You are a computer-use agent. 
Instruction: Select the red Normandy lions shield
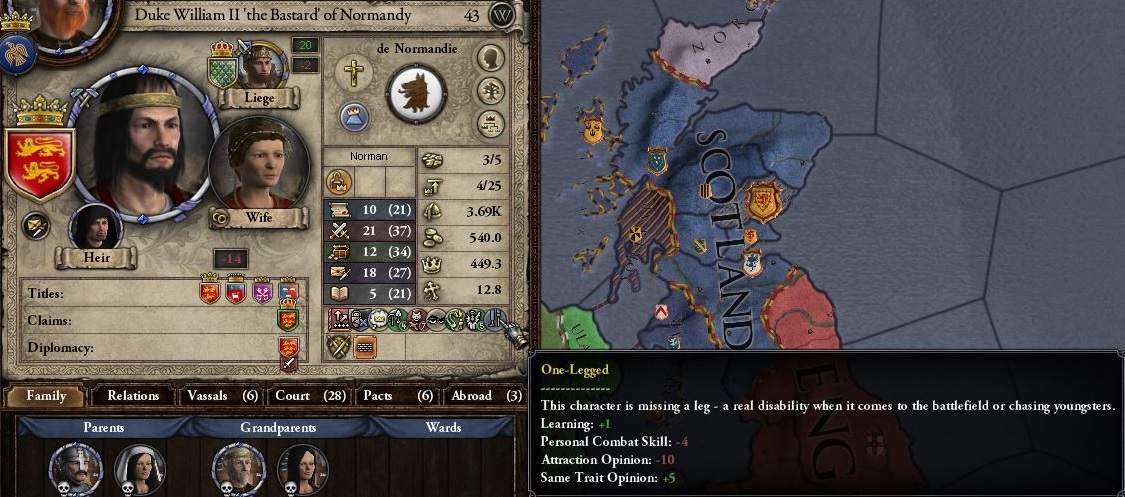point(39,163)
